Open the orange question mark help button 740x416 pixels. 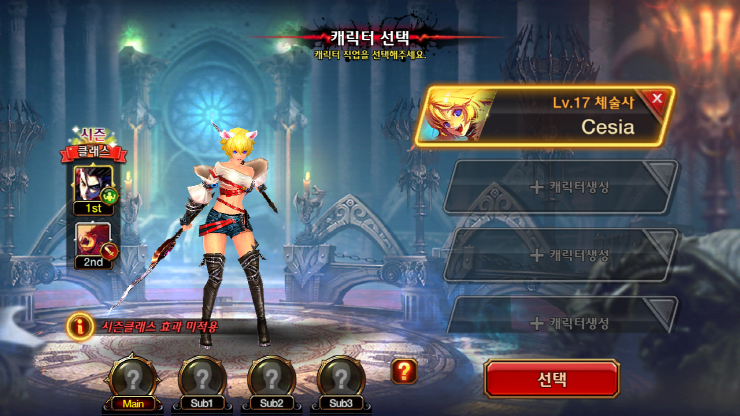[x=403, y=371]
